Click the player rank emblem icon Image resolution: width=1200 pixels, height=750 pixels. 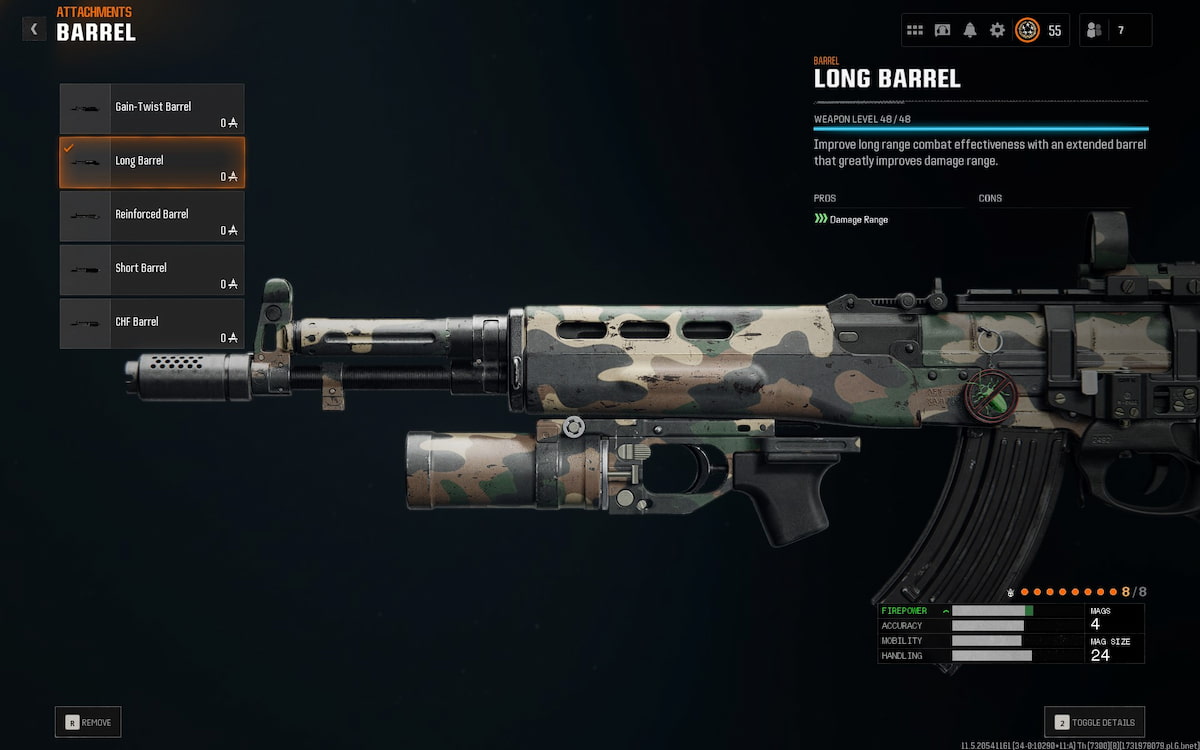click(1027, 30)
